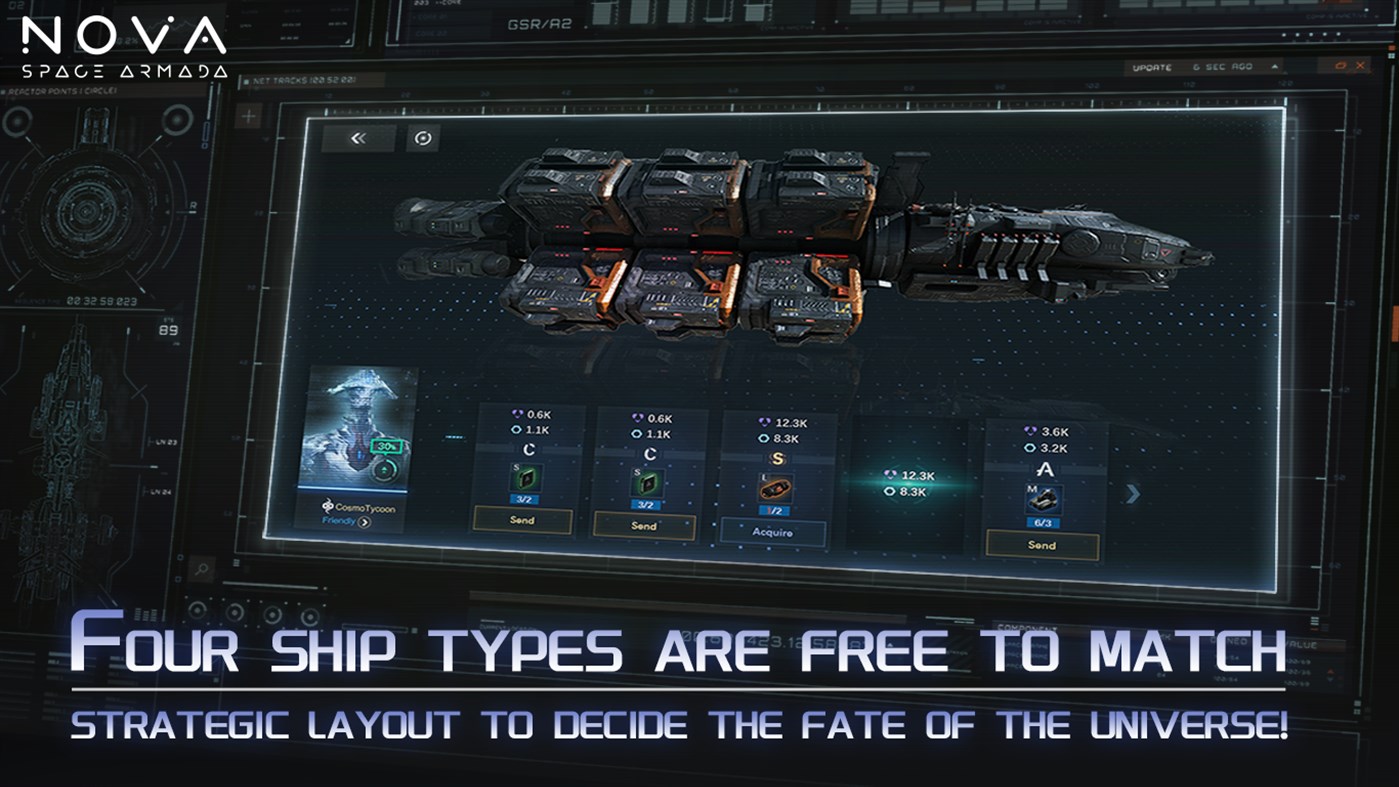Screen dimensions: 1399x787
Task: Click the C ship-type letter icon on first card
Action: 530,451
